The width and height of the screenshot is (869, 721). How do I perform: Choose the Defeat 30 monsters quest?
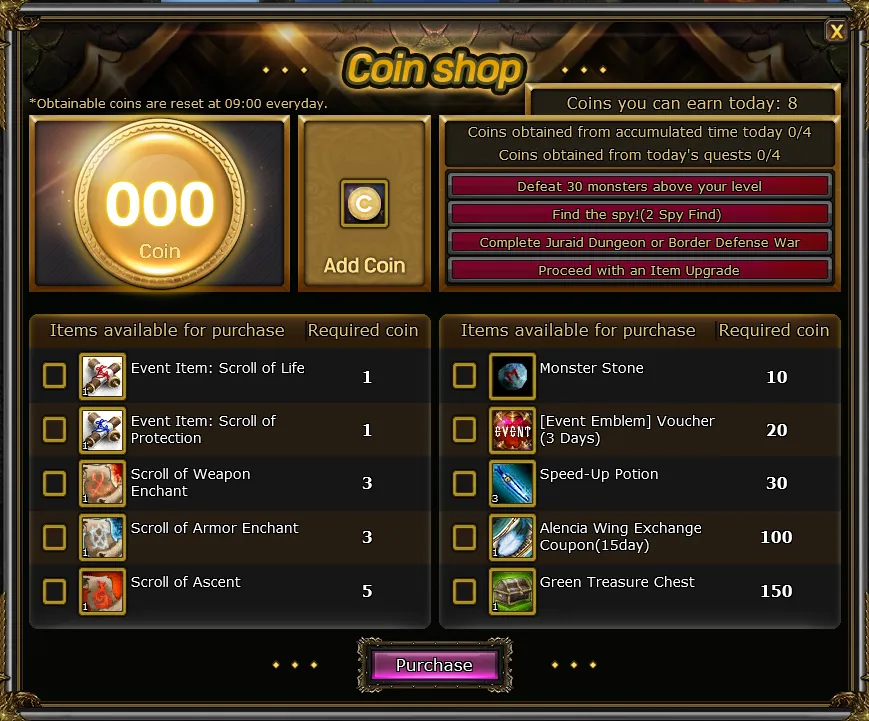639,187
